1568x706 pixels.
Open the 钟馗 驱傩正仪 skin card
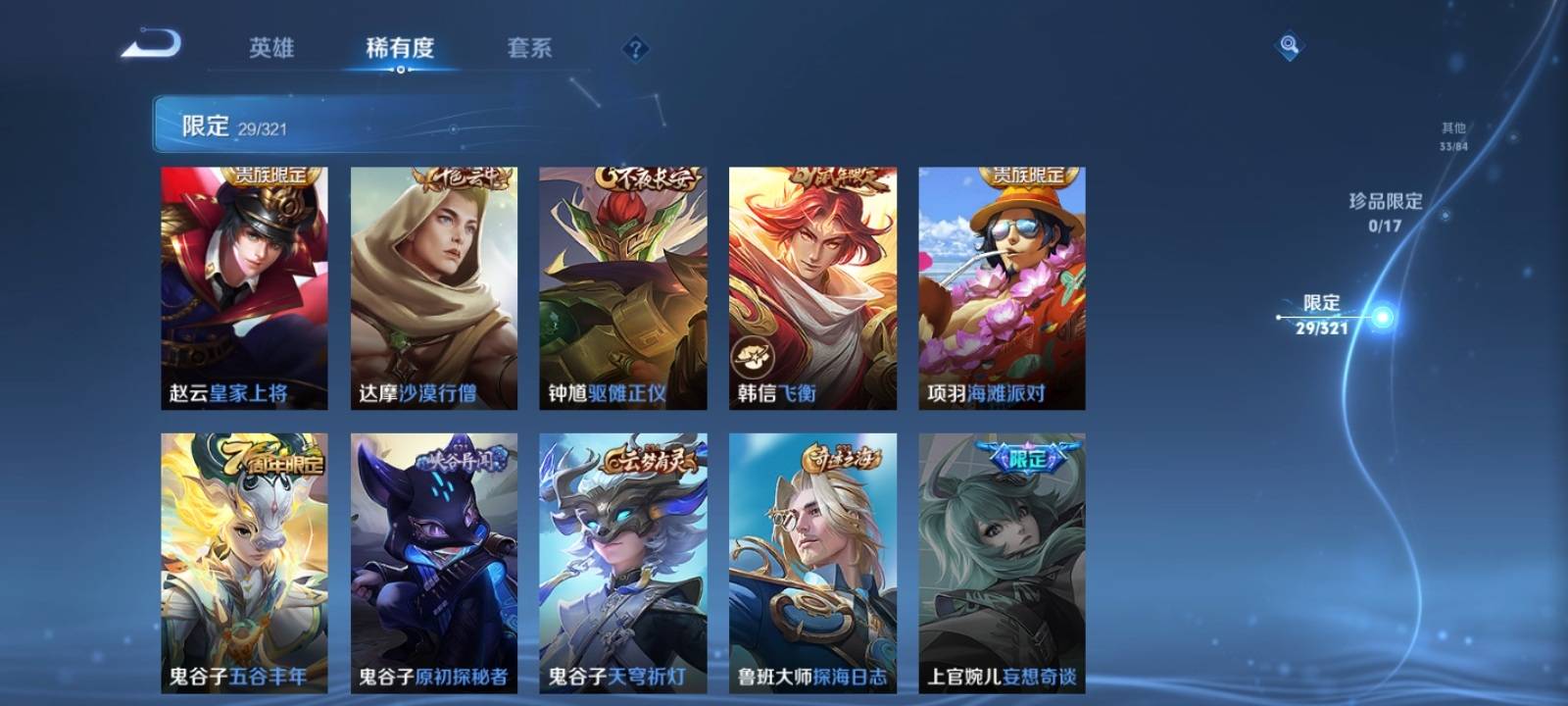point(623,287)
